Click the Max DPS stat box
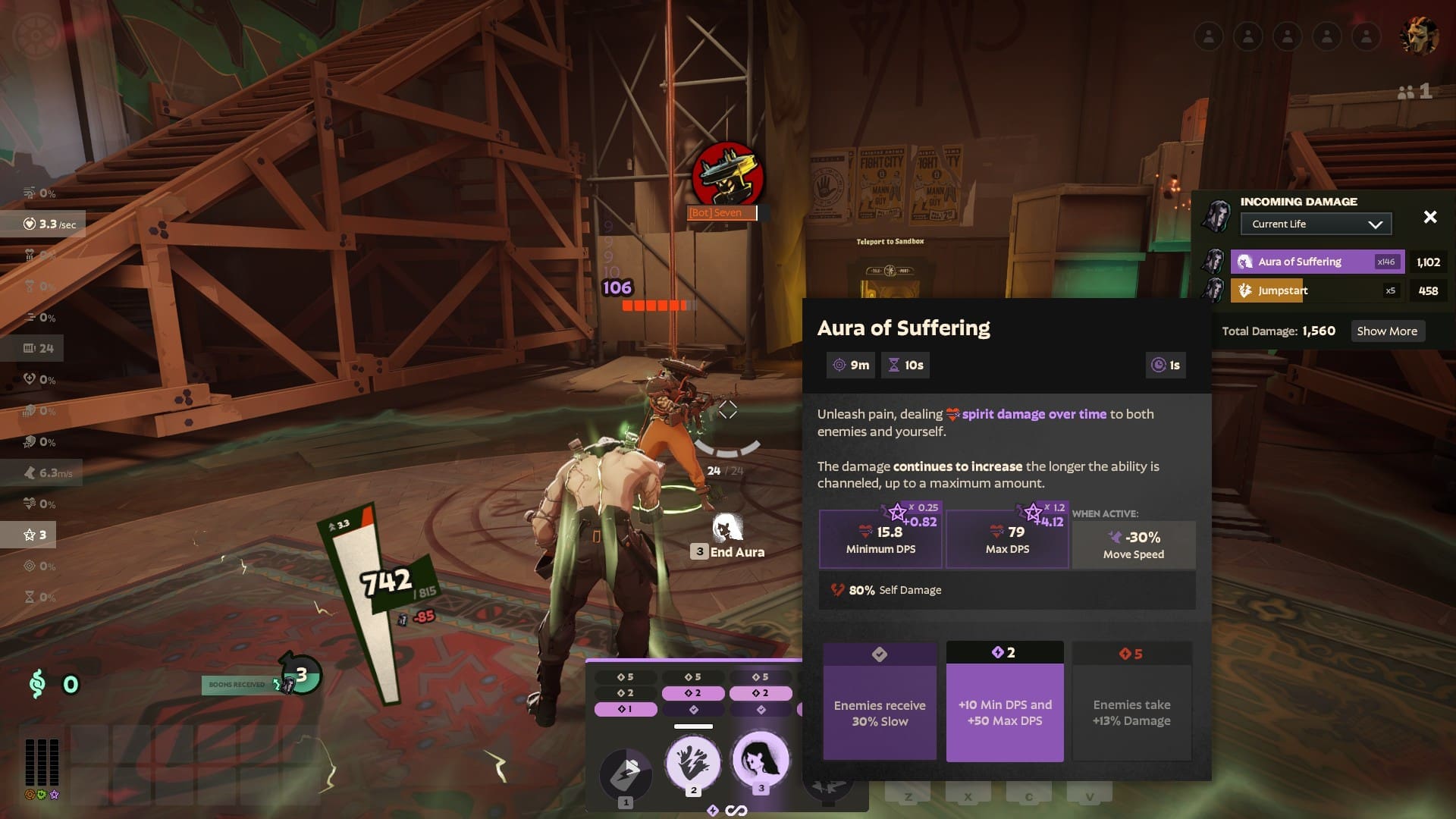1456x819 pixels. click(1007, 539)
